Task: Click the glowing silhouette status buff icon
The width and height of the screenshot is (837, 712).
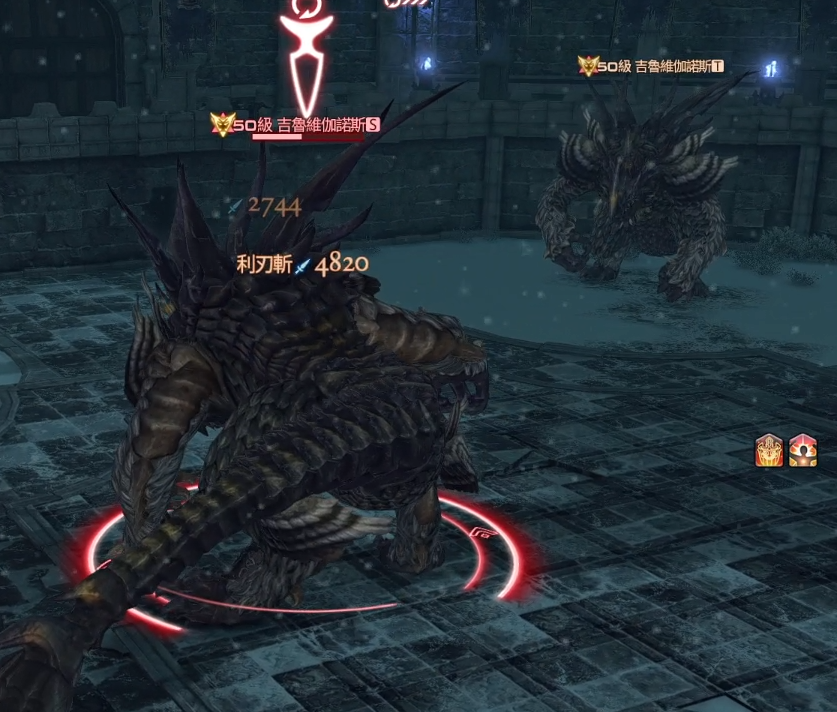Action: pos(803,451)
